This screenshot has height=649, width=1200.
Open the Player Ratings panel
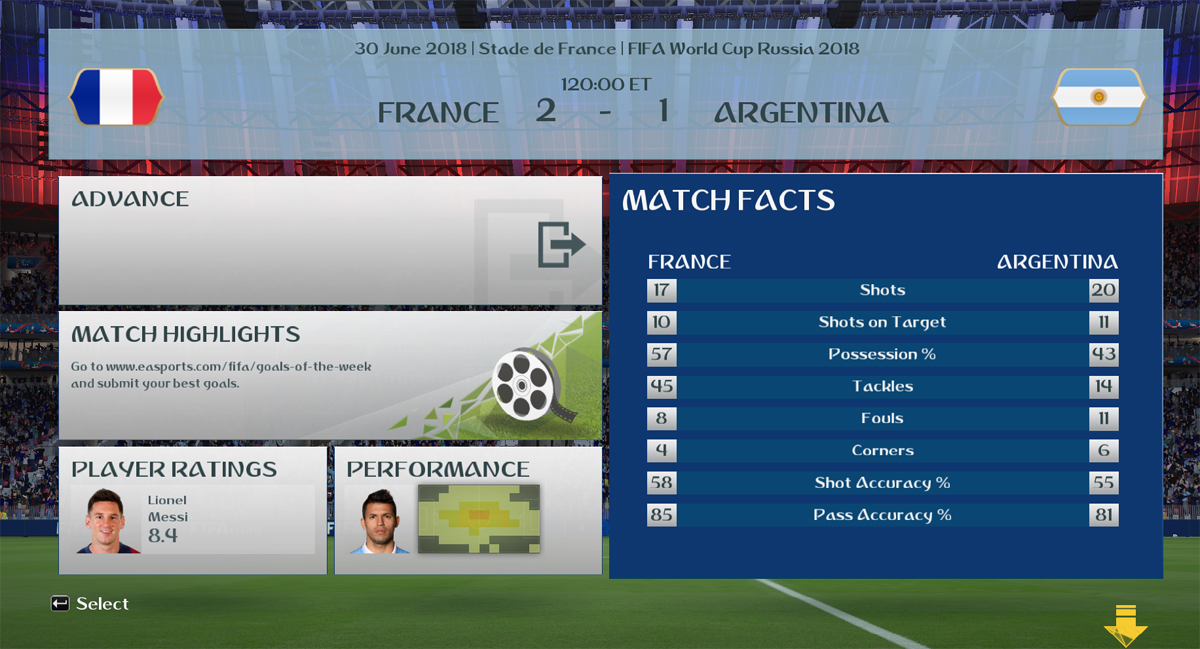click(193, 510)
